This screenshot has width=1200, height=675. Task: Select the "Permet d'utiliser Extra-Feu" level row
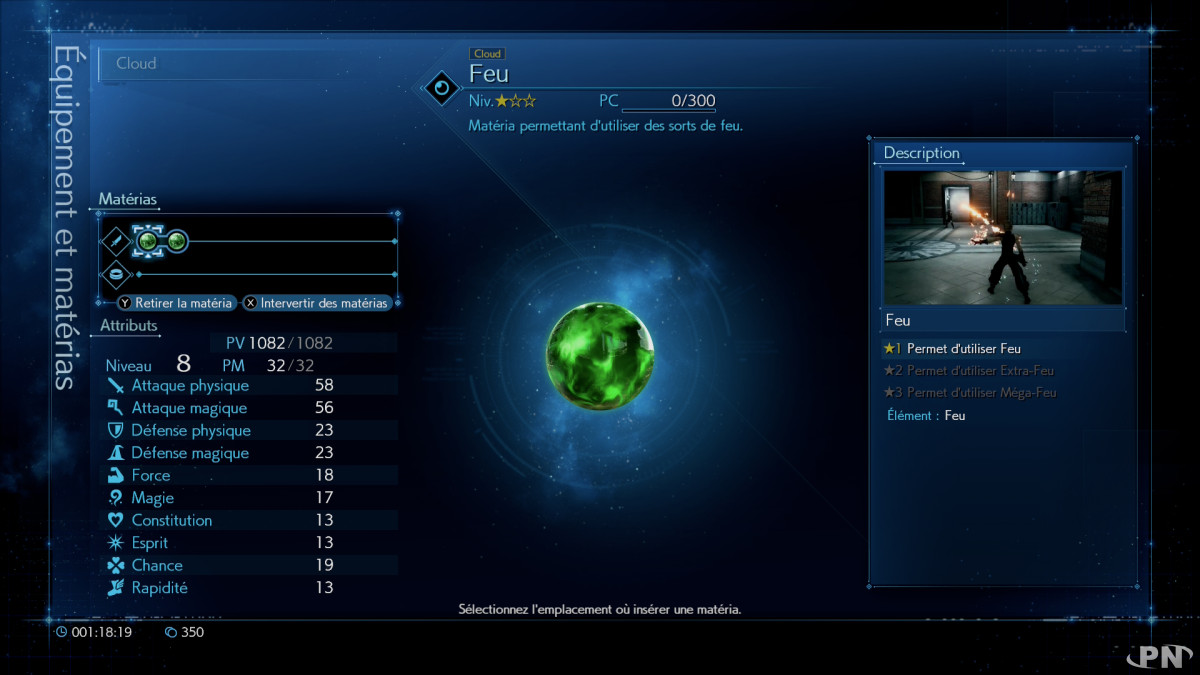(x=968, y=371)
